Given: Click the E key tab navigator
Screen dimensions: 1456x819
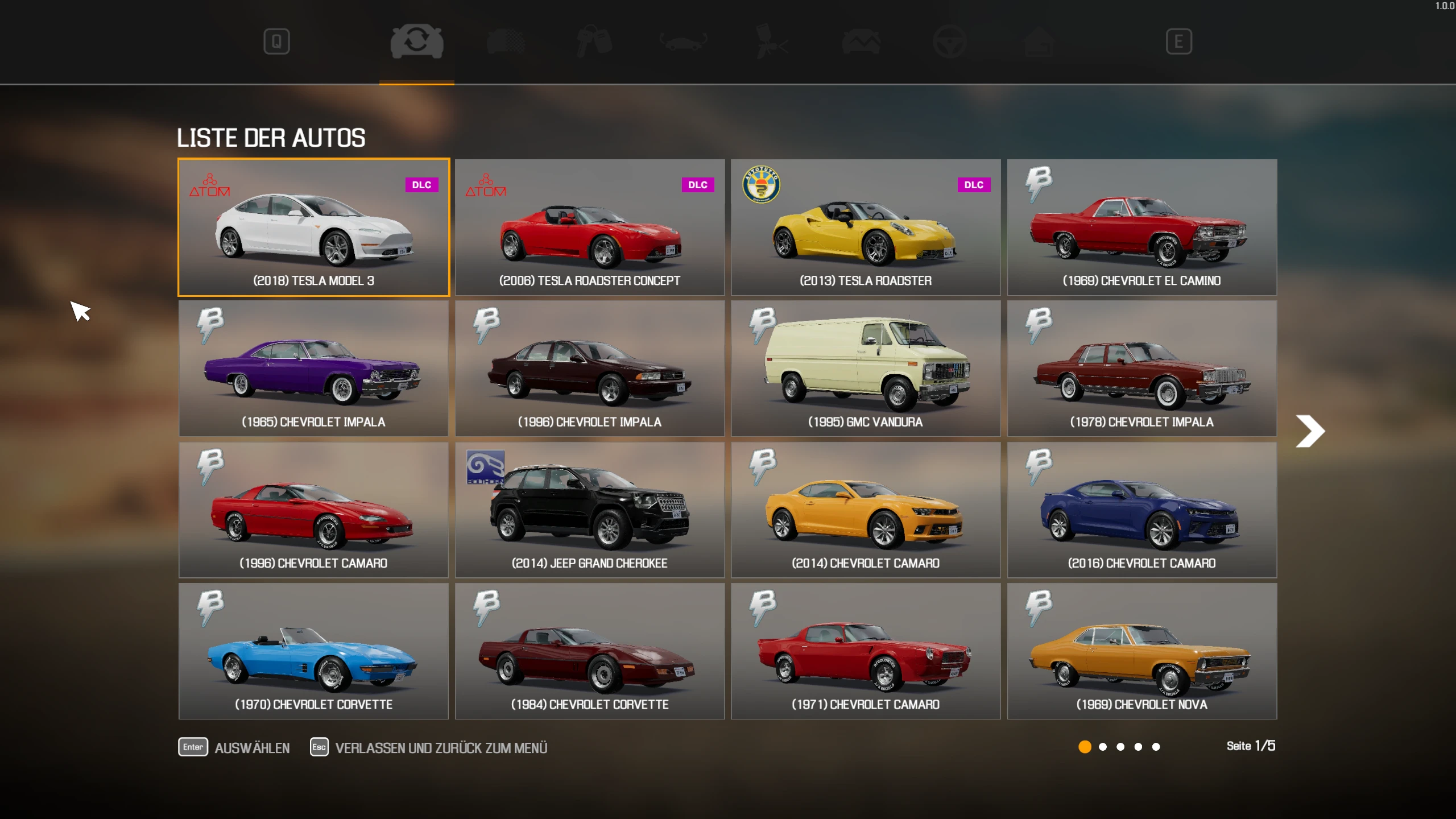Looking at the screenshot, I should (1180, 41).
